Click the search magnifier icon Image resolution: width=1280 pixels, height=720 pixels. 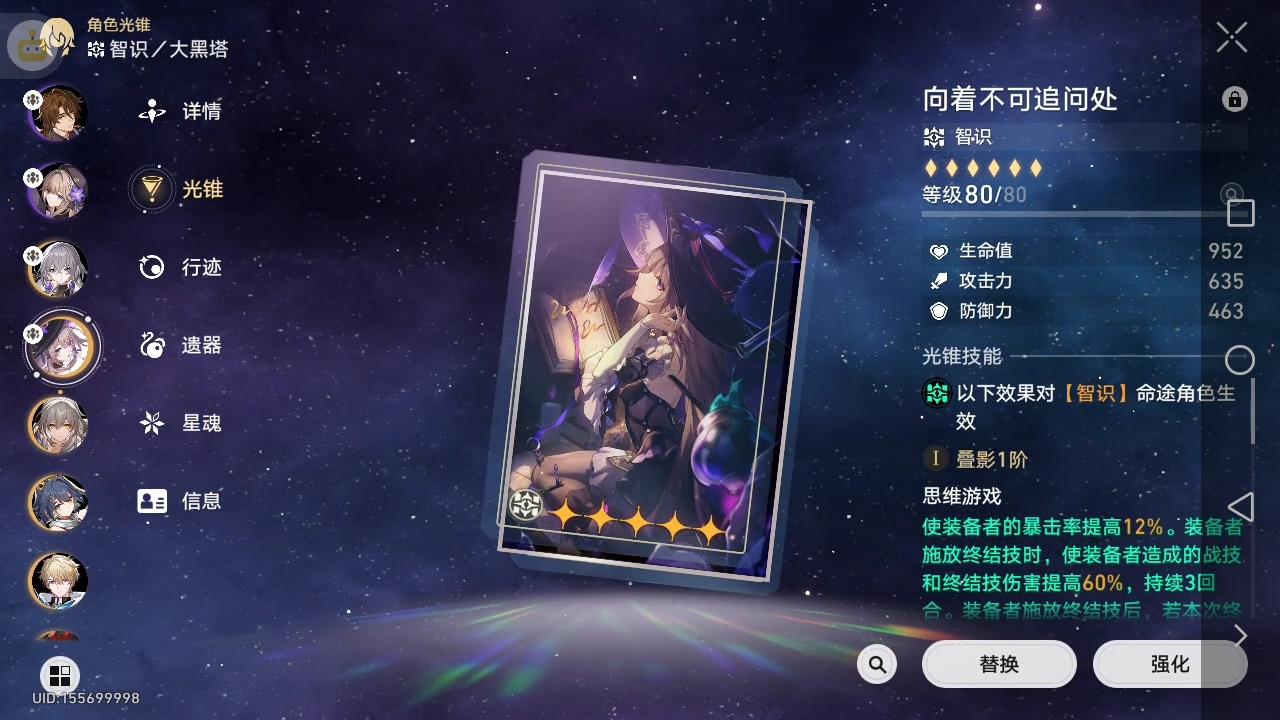click(x=876, y=663)
